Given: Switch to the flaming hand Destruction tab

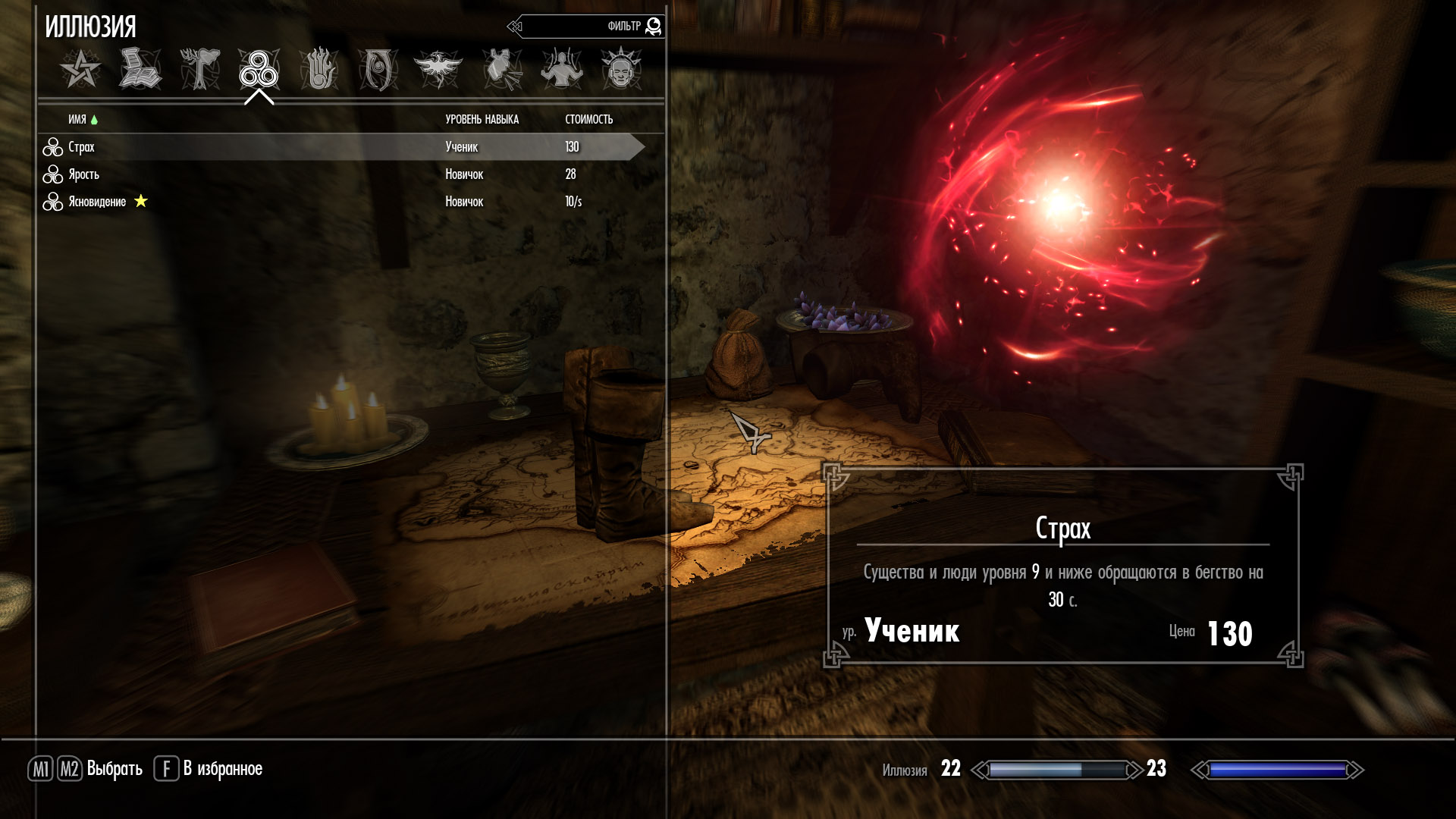Looking at the screenshot, I should point(318,70).
